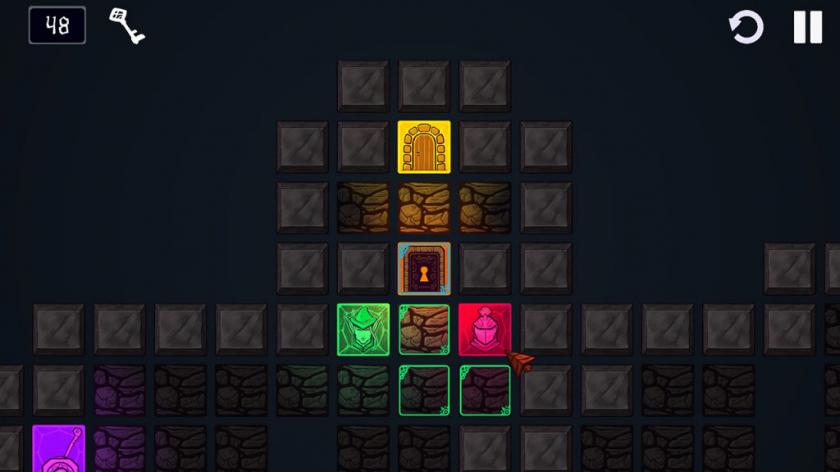Select the green-outlined tile between the two heroes
This screenshot has width=840, height=472.
coord(424,330)
